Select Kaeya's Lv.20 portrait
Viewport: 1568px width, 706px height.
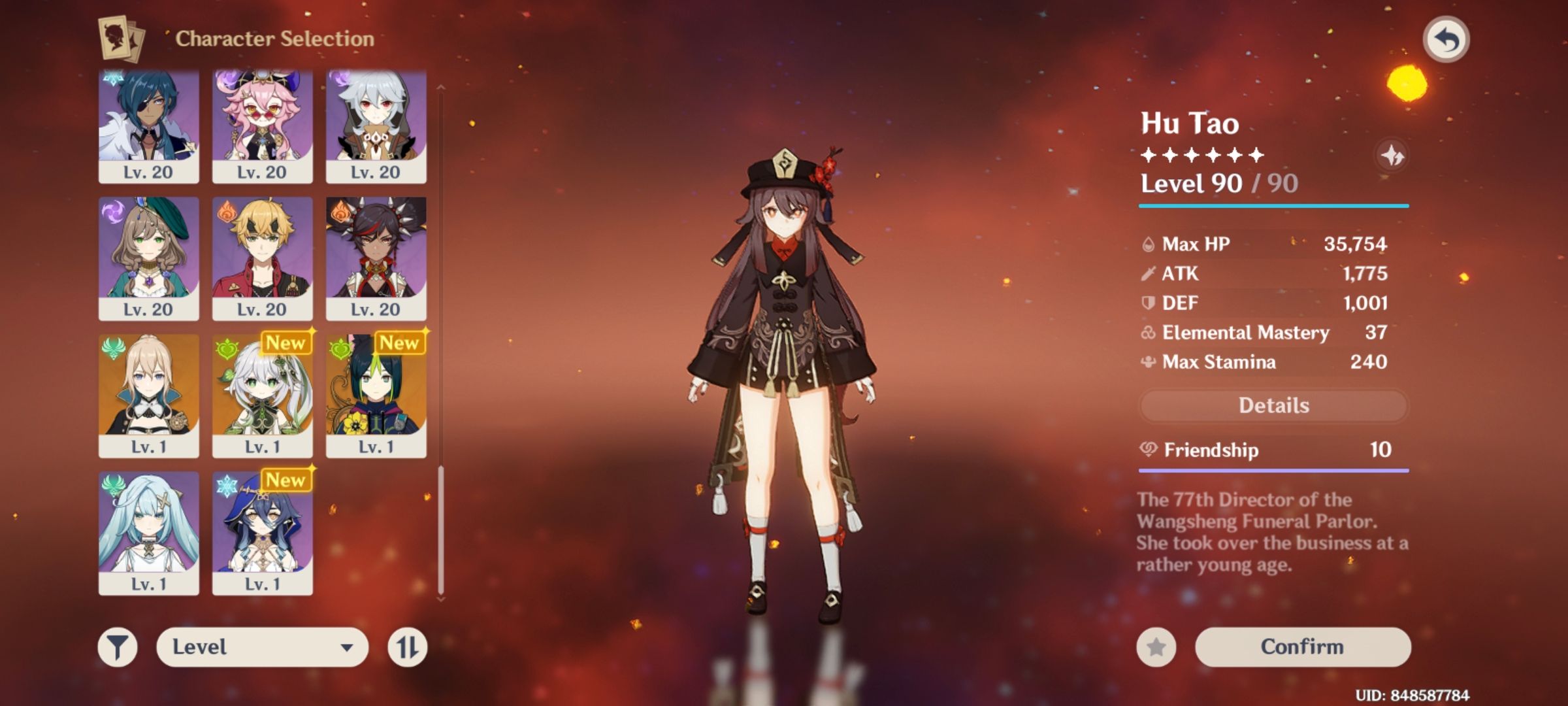[x=149, y=126]
